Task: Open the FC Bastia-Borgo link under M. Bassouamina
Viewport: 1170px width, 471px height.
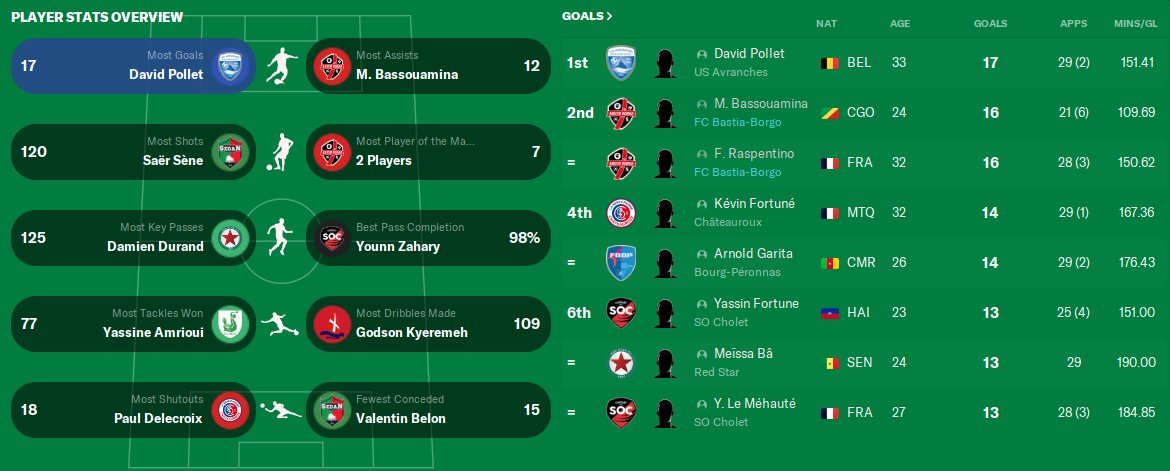Action: point(738,122)
